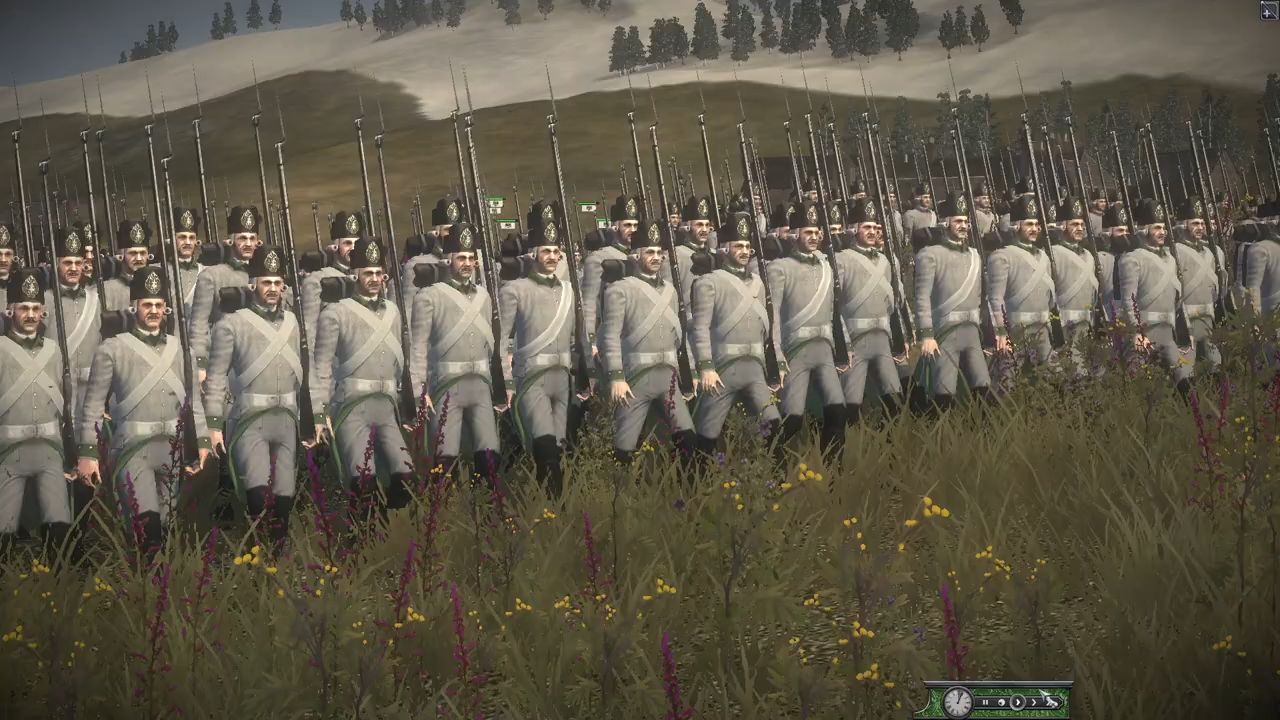
Task: Click the rightmost speed chevron
Action: click(x=1034, y=702)
